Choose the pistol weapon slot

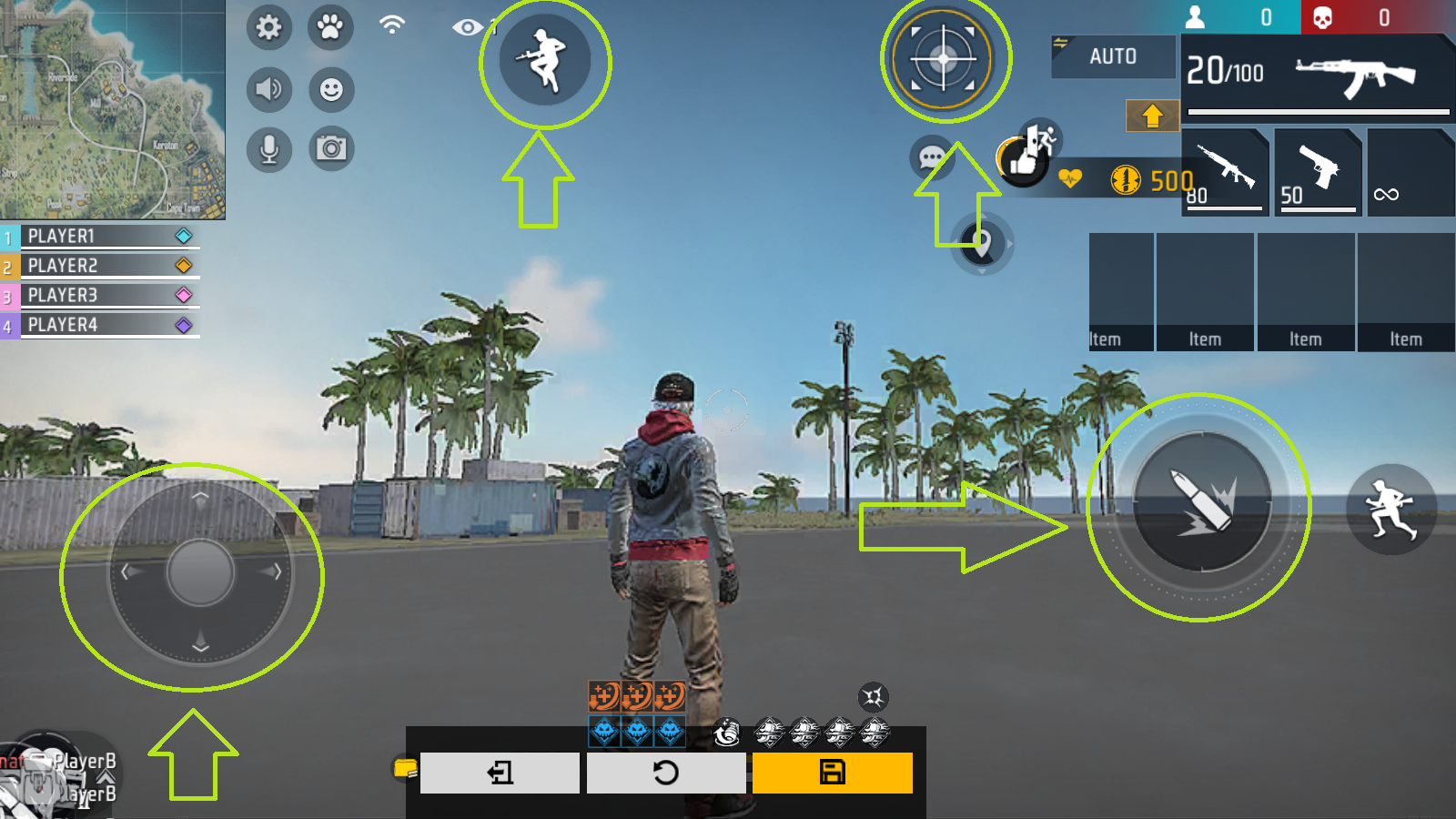click(1318, 171)
